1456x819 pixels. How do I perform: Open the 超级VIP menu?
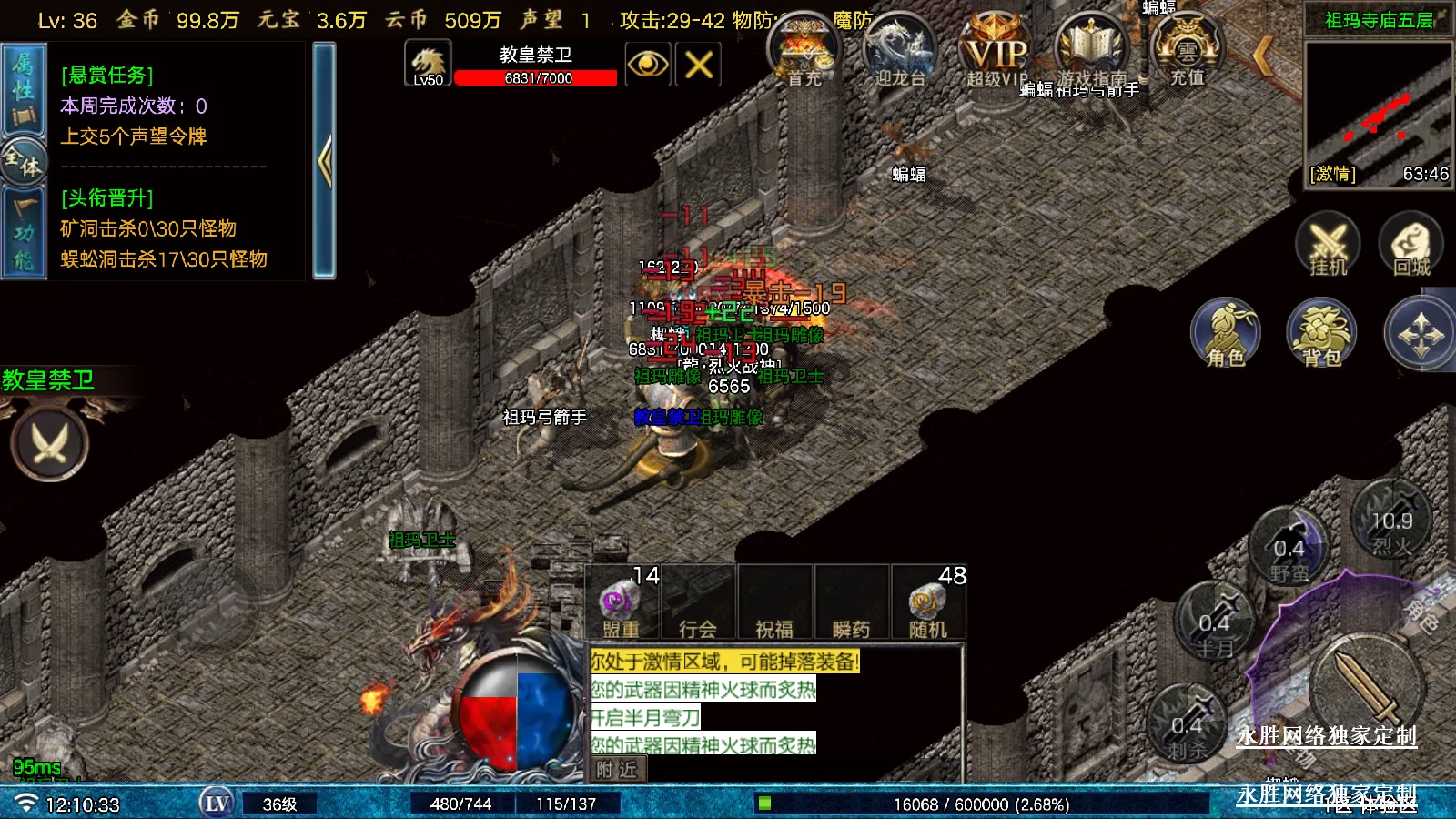pos(996,52)
